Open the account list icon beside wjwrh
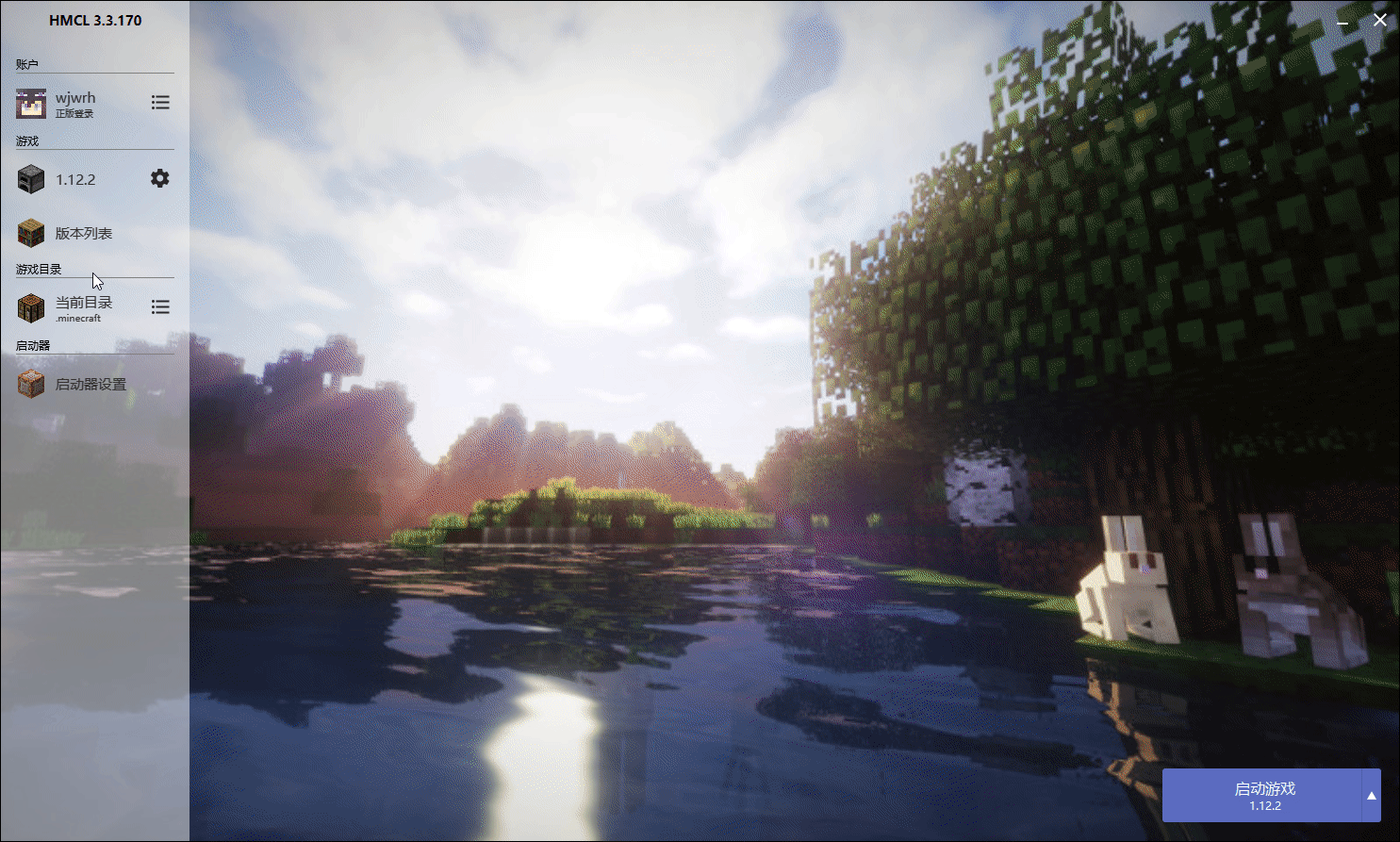Screen dimensions: 1400x842 tap(160, 102)
